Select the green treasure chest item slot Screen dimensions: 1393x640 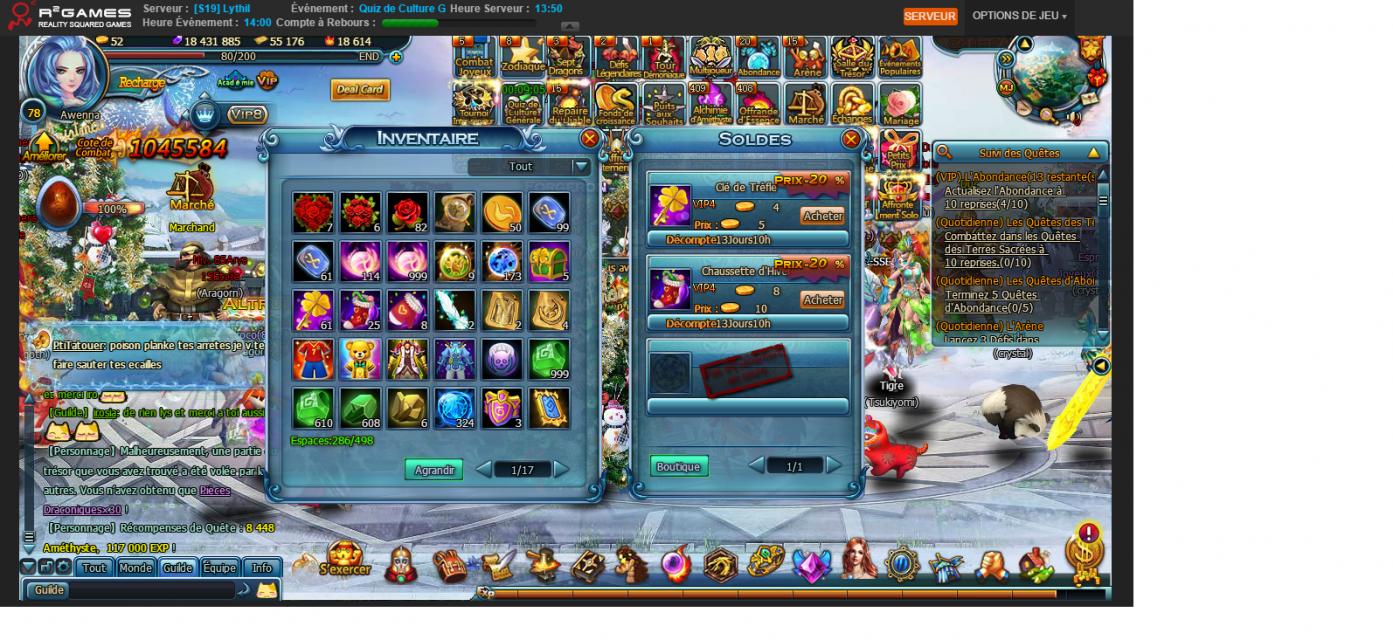coord(549,262)
